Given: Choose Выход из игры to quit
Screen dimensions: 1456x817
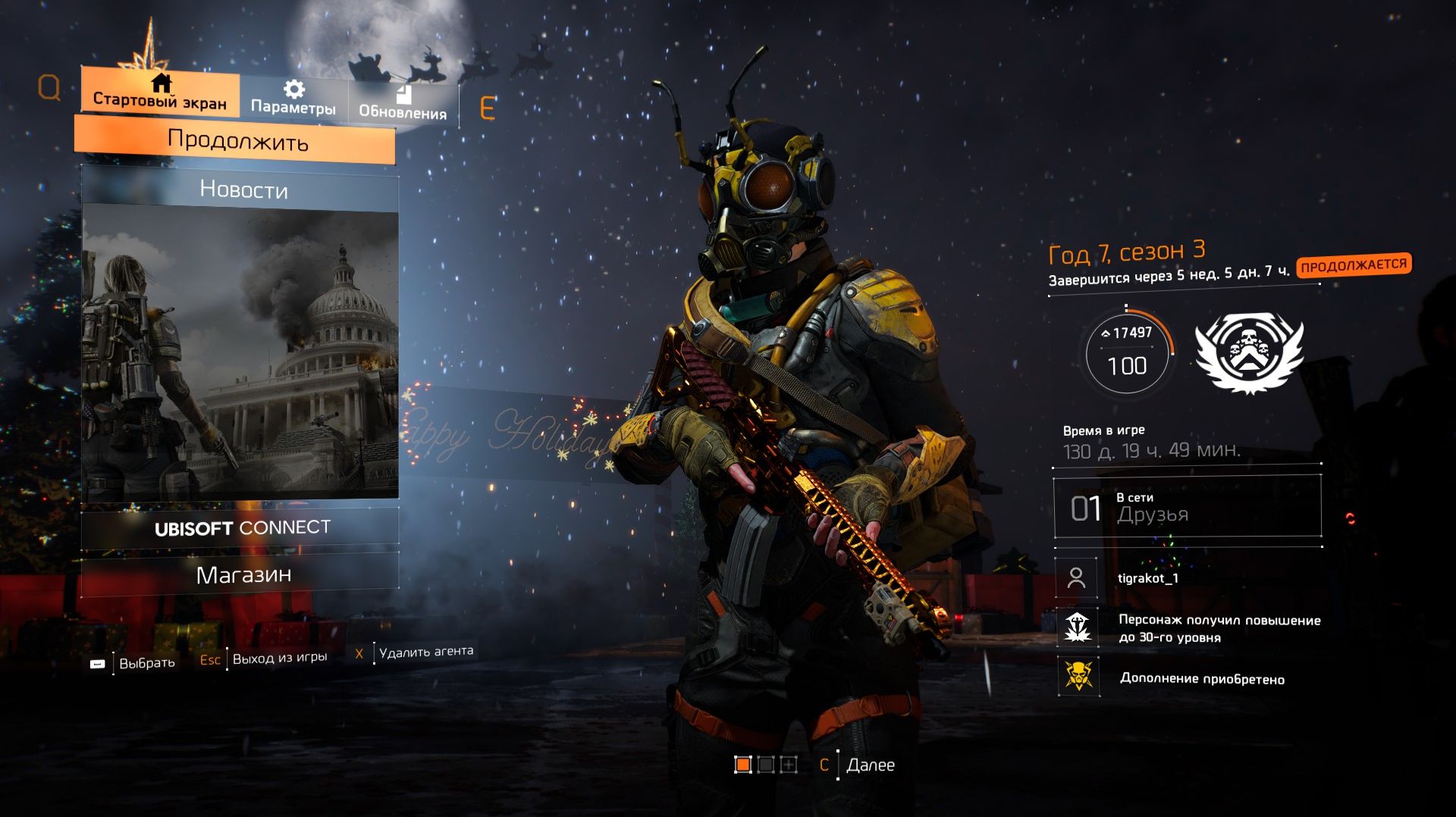Looking at the screenshot, I should tap(264, 659).
